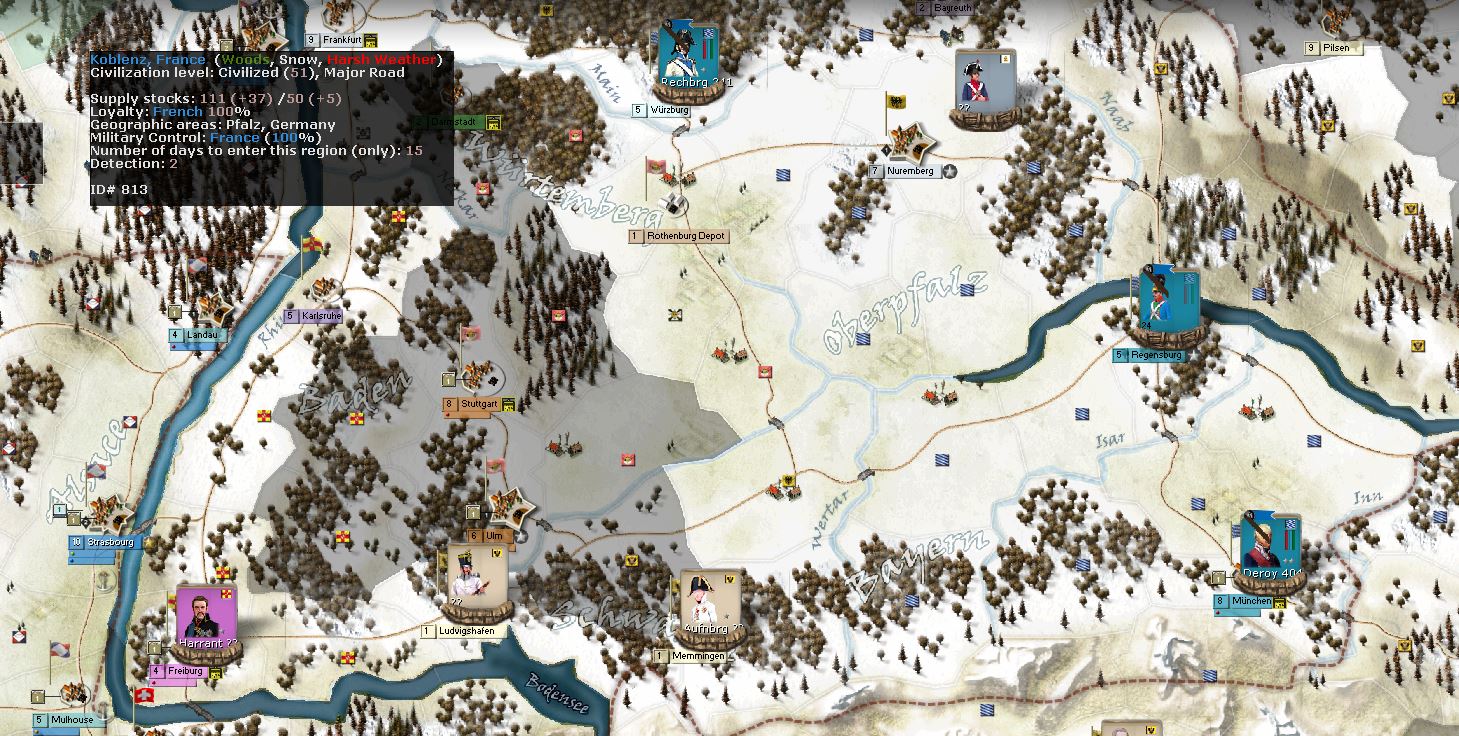Select the blue unit stack at Regensburg
Screen dimensions: 1459x736
1169,301
